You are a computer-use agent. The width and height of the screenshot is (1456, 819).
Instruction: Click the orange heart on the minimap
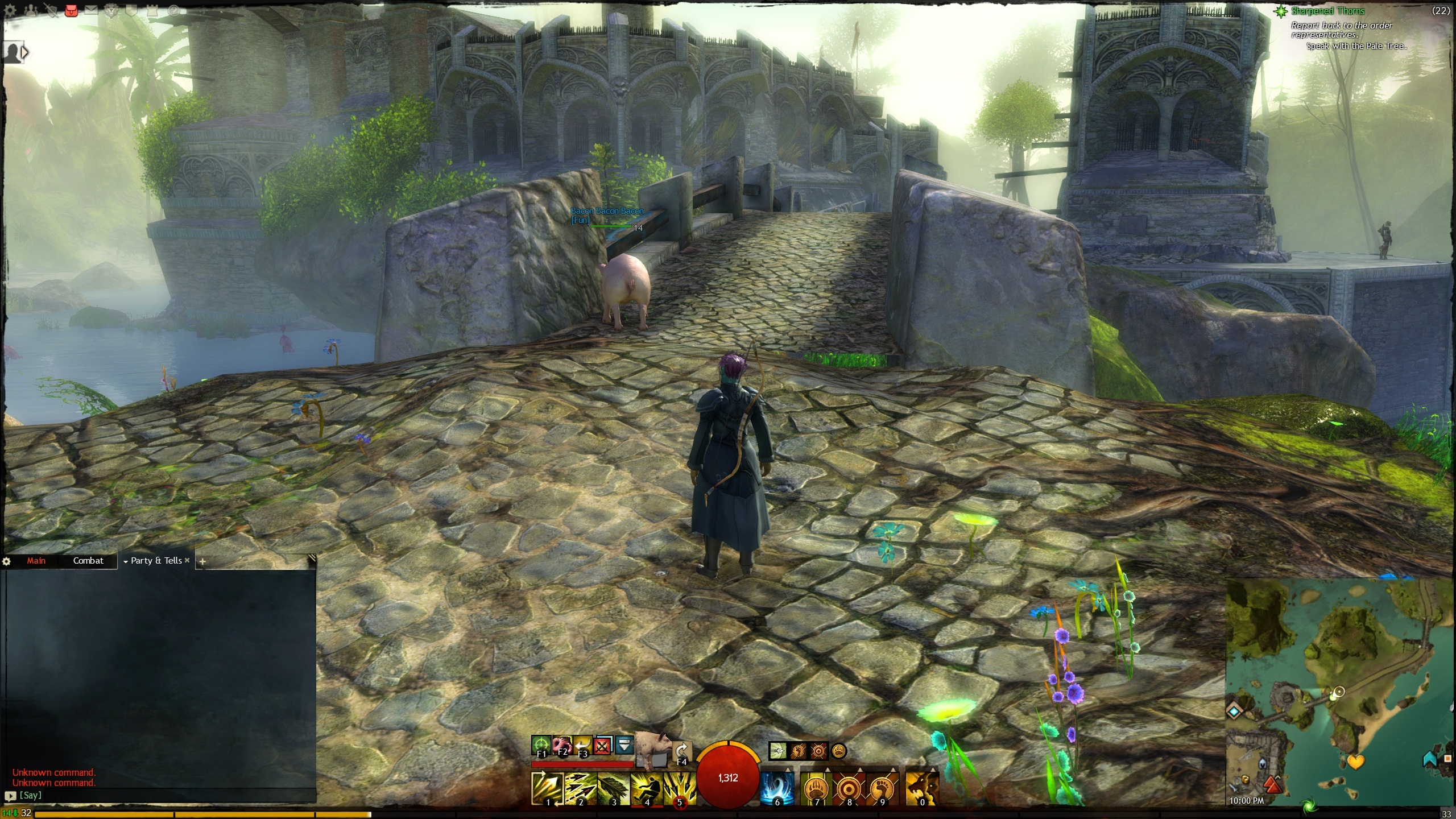click(1355, 761)
